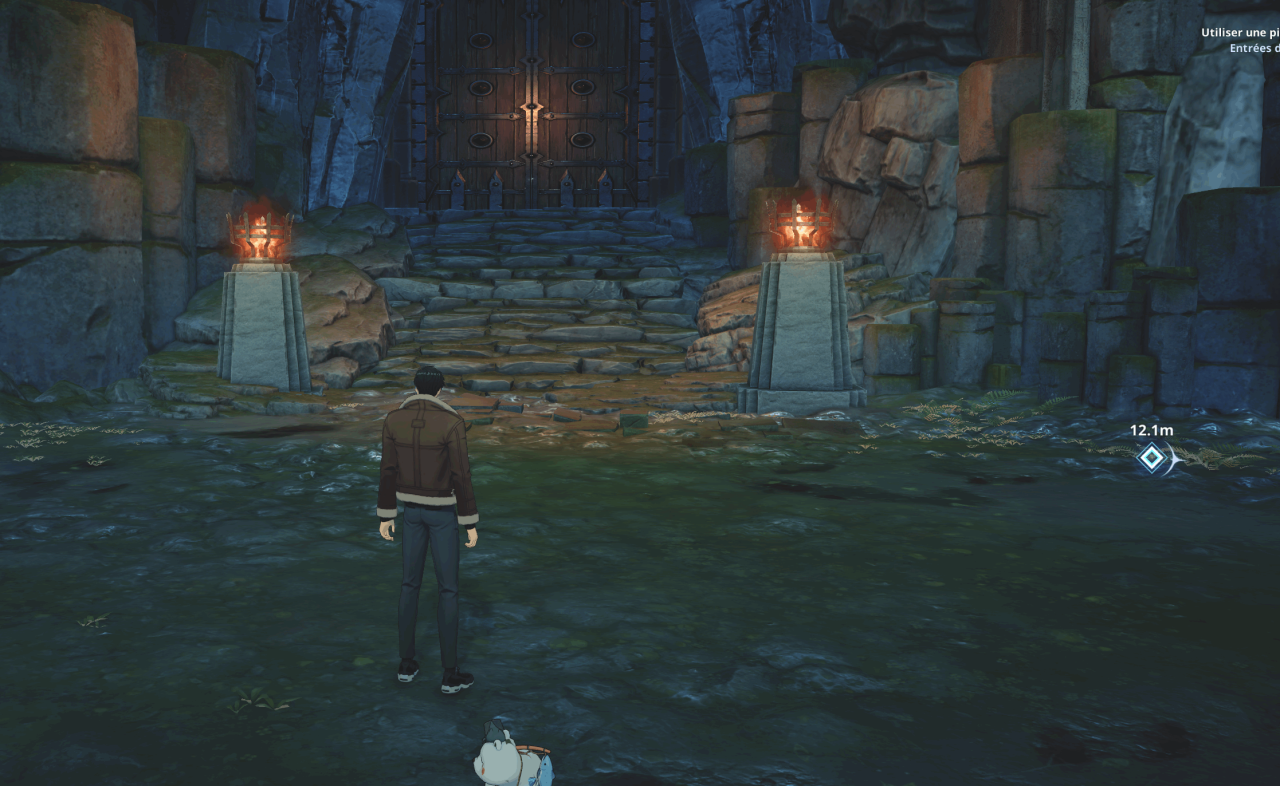Click the diamond quest waypoint marker

pos(1152,459)
